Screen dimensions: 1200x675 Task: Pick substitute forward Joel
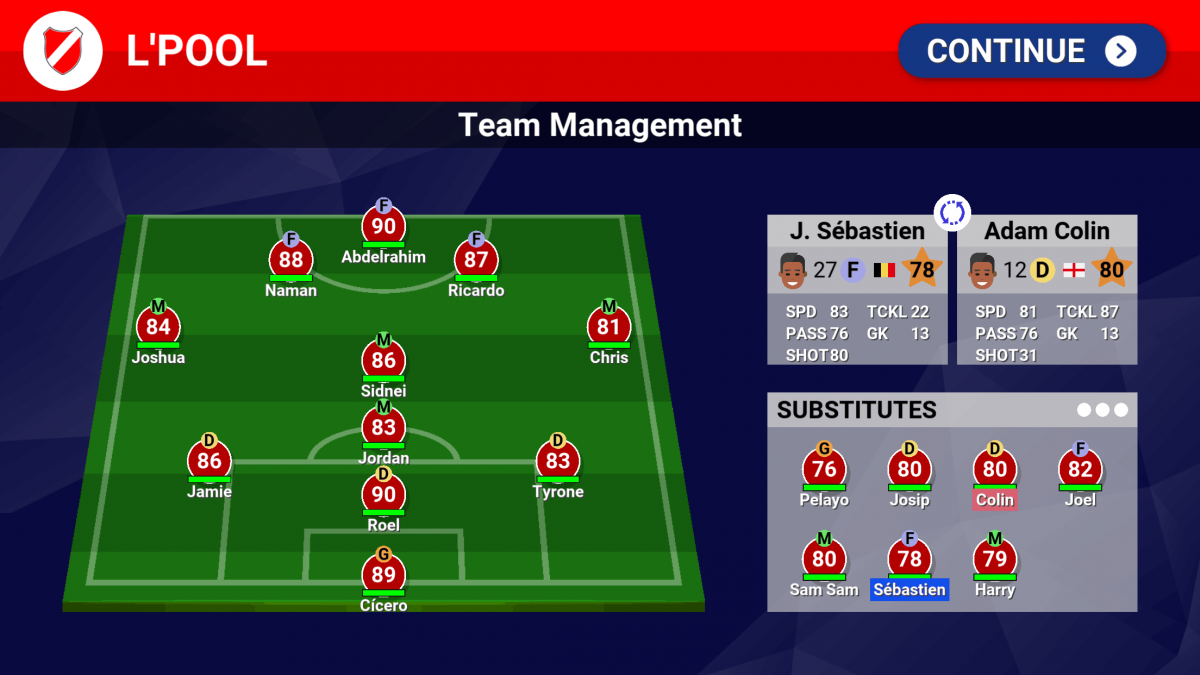(1080, 470)
